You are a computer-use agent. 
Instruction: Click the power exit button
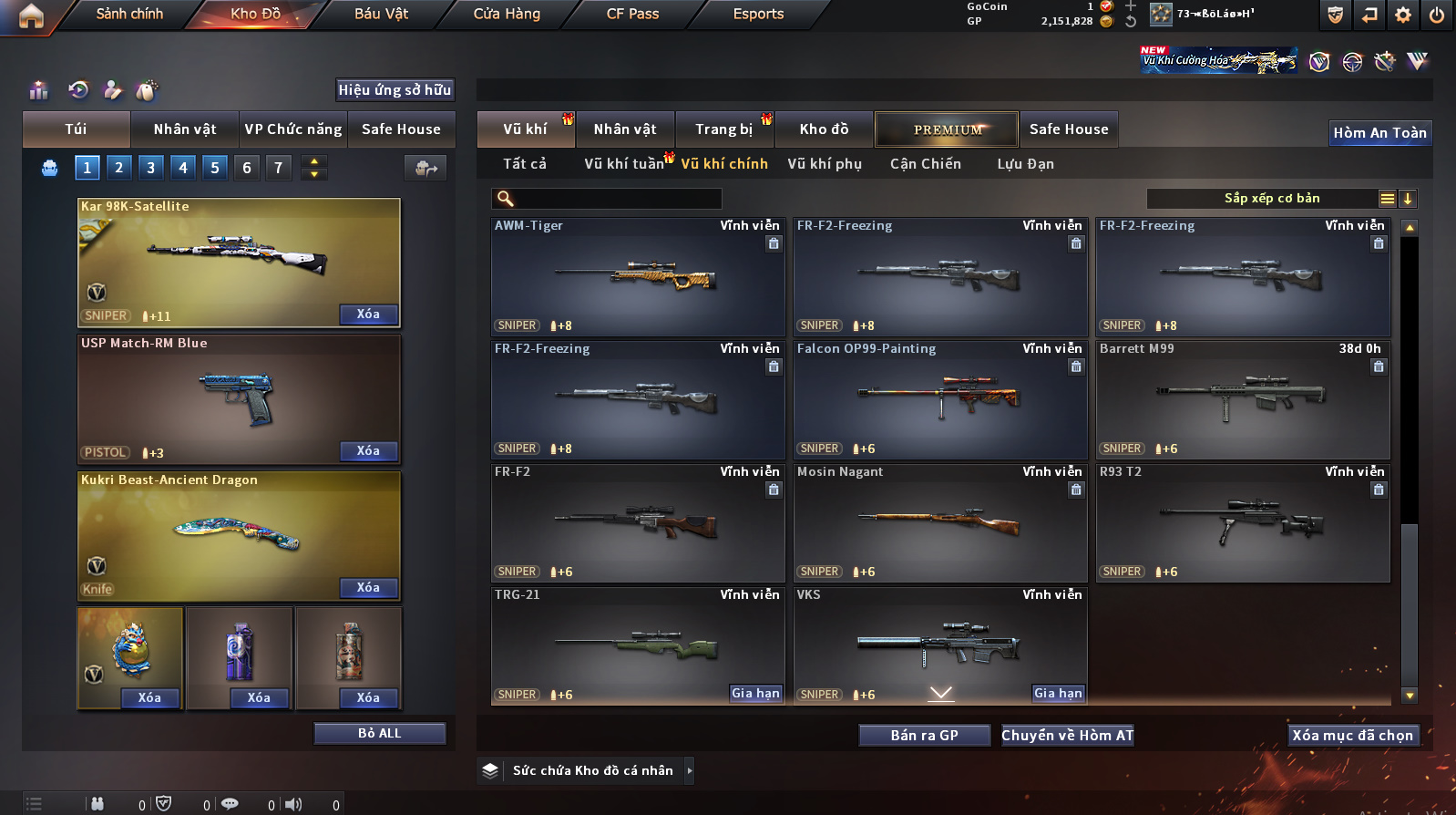(x=1437, y=15)
